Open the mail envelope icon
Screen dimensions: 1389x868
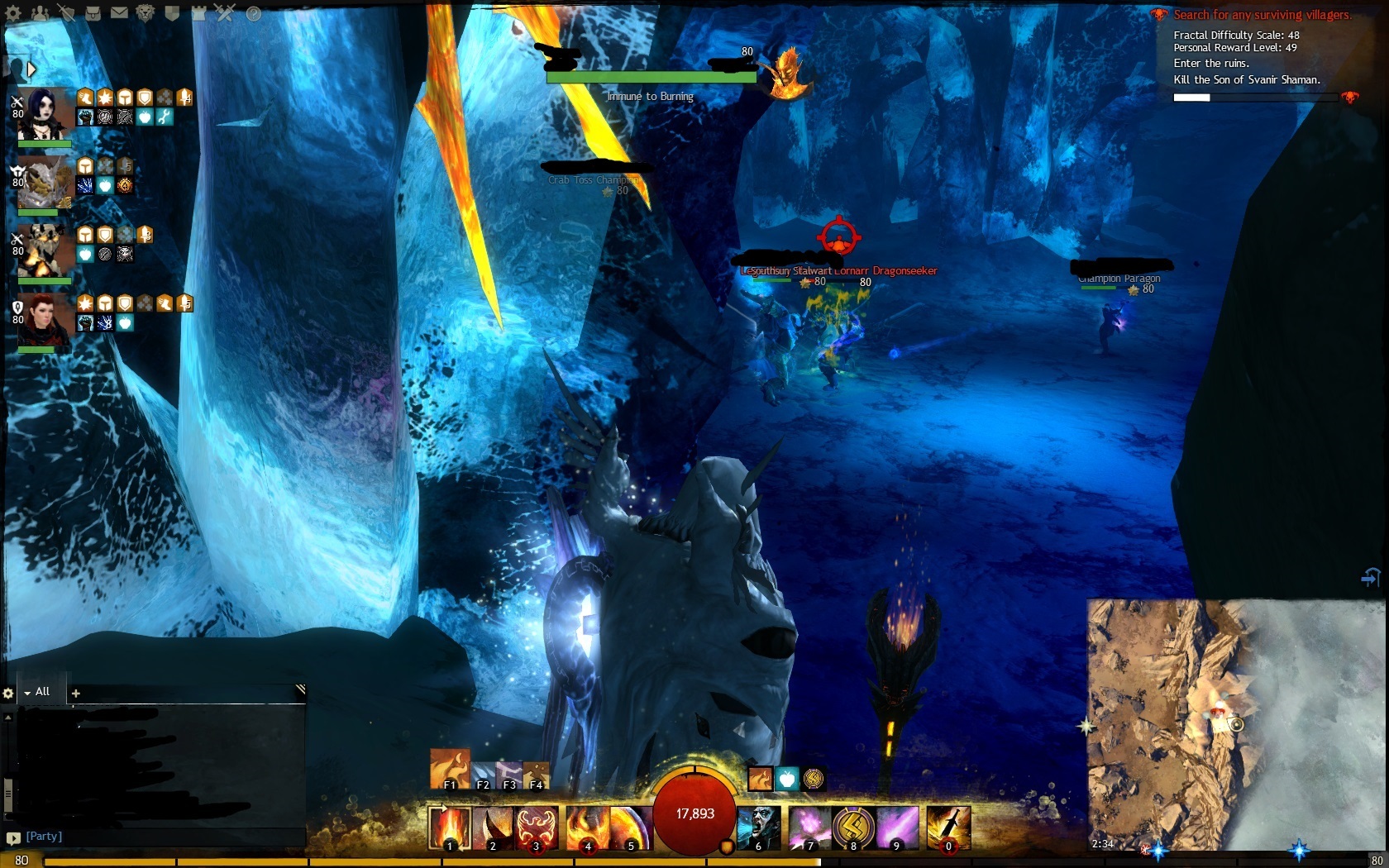(119, 13)
